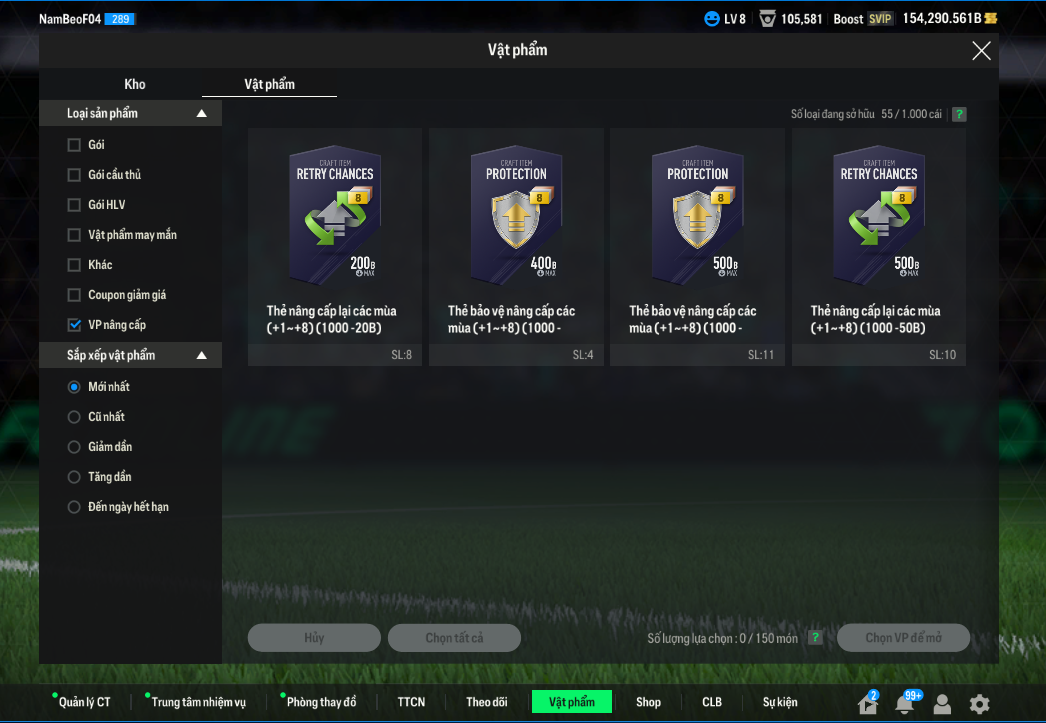Show notifications via the bell icon
Screen dimensions: 1046x723
[905, 703]
